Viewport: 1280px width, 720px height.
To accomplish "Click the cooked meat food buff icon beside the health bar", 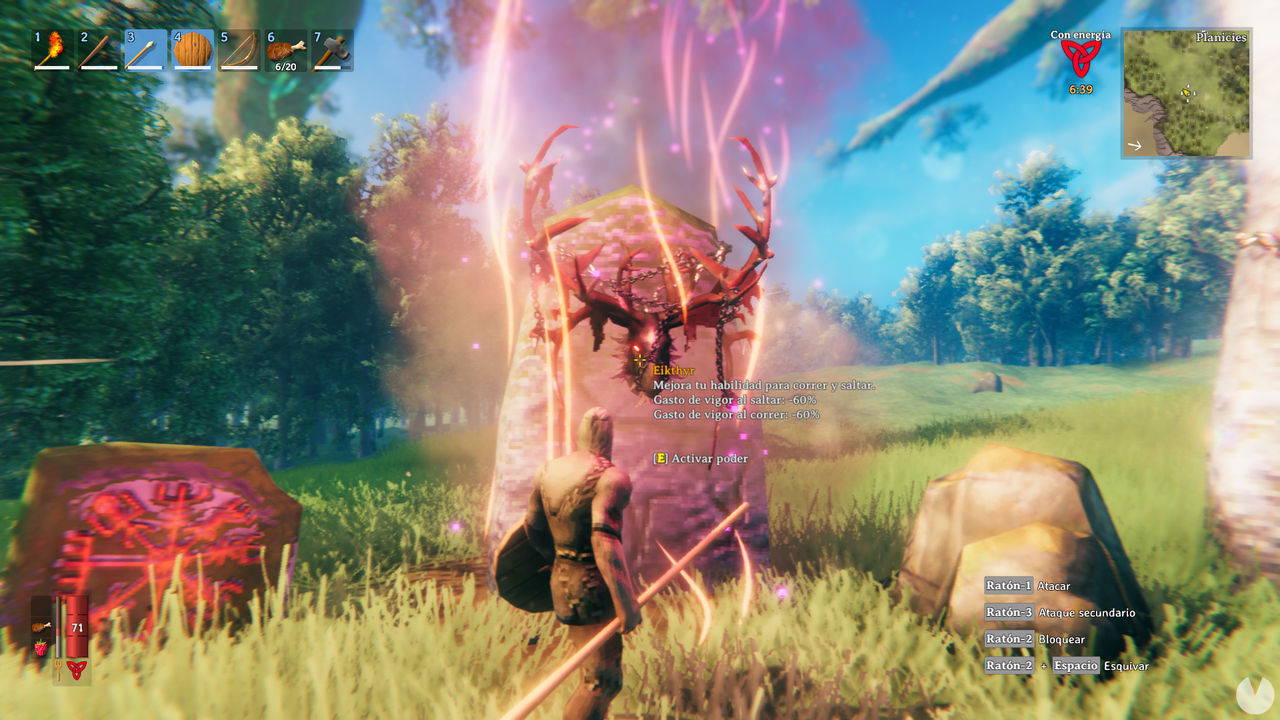I will 41,626.
